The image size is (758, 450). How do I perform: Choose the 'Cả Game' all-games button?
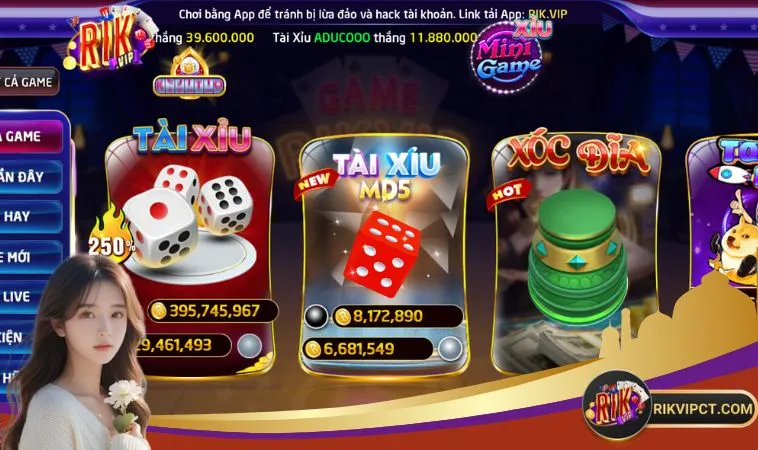pyautogui.click(x=28, y=81)
